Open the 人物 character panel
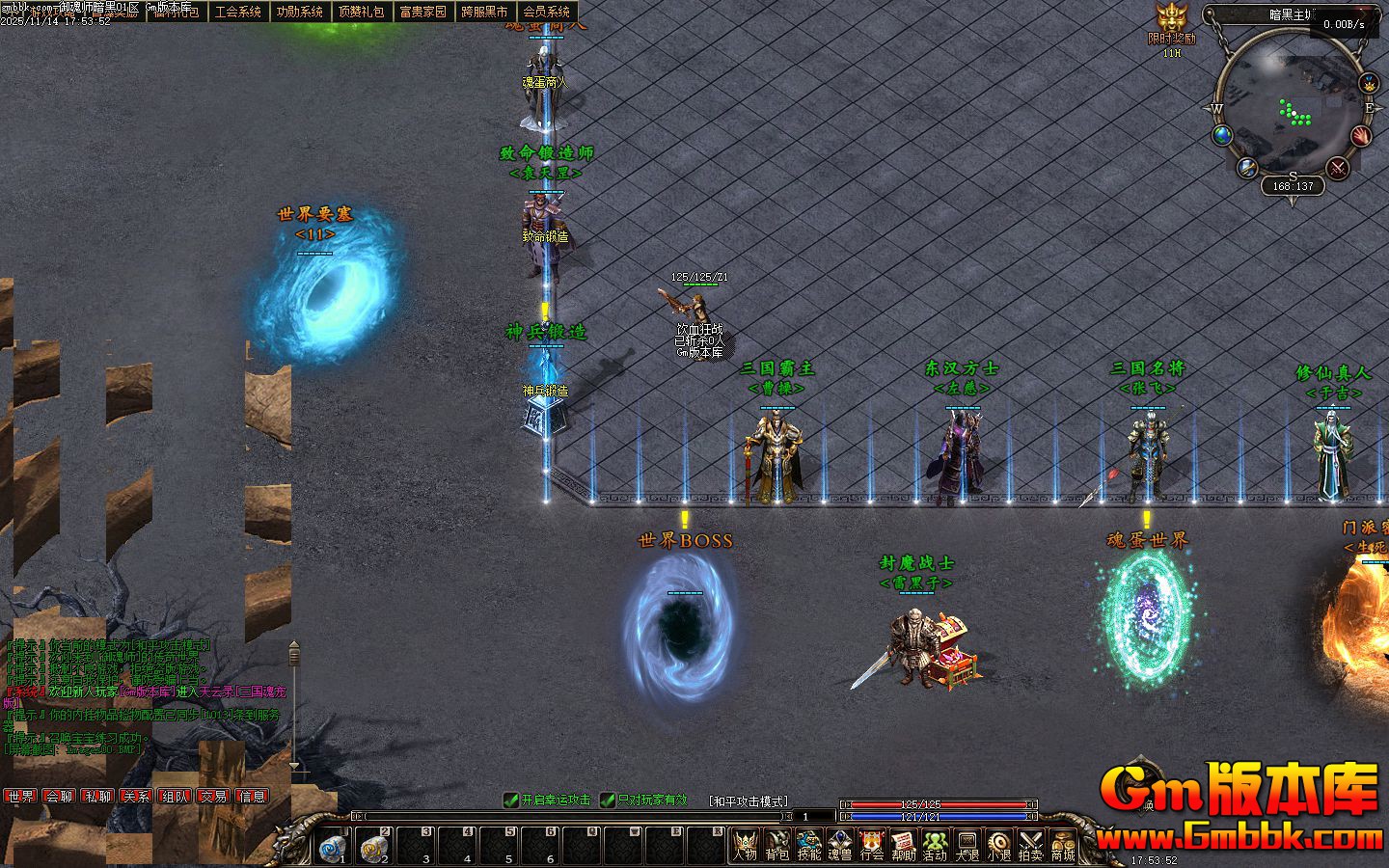The width and height of the screenshot is (1389, 868). [x=745, y=846]
